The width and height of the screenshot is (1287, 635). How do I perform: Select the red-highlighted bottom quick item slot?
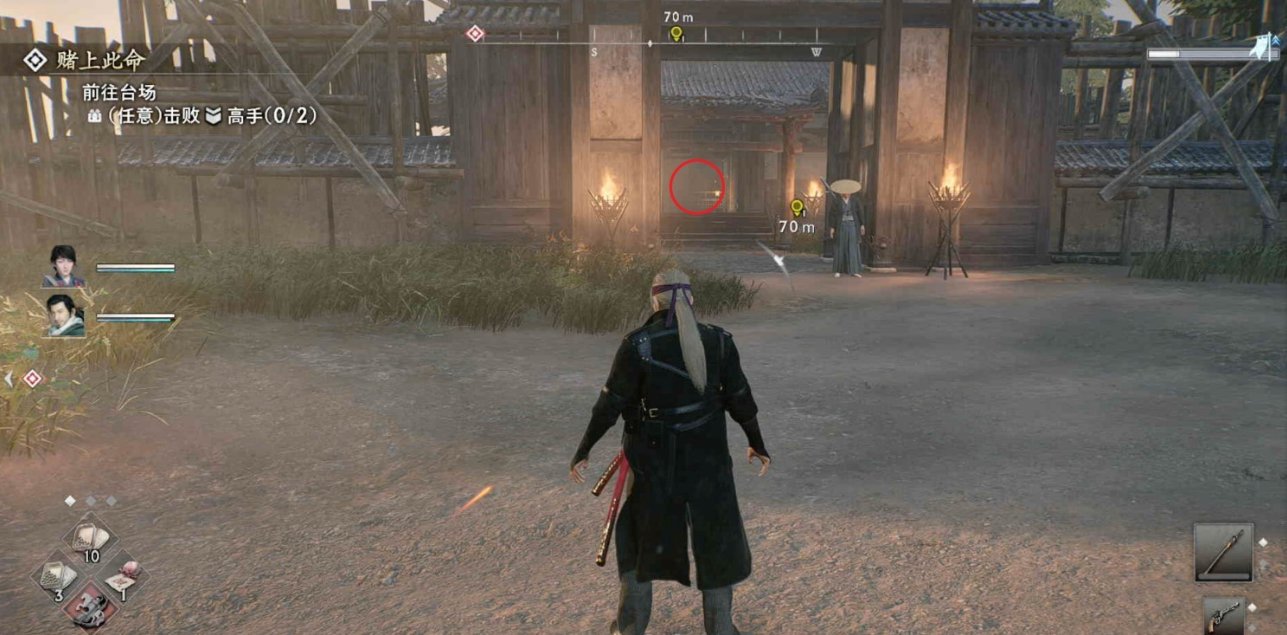[90, 608]
